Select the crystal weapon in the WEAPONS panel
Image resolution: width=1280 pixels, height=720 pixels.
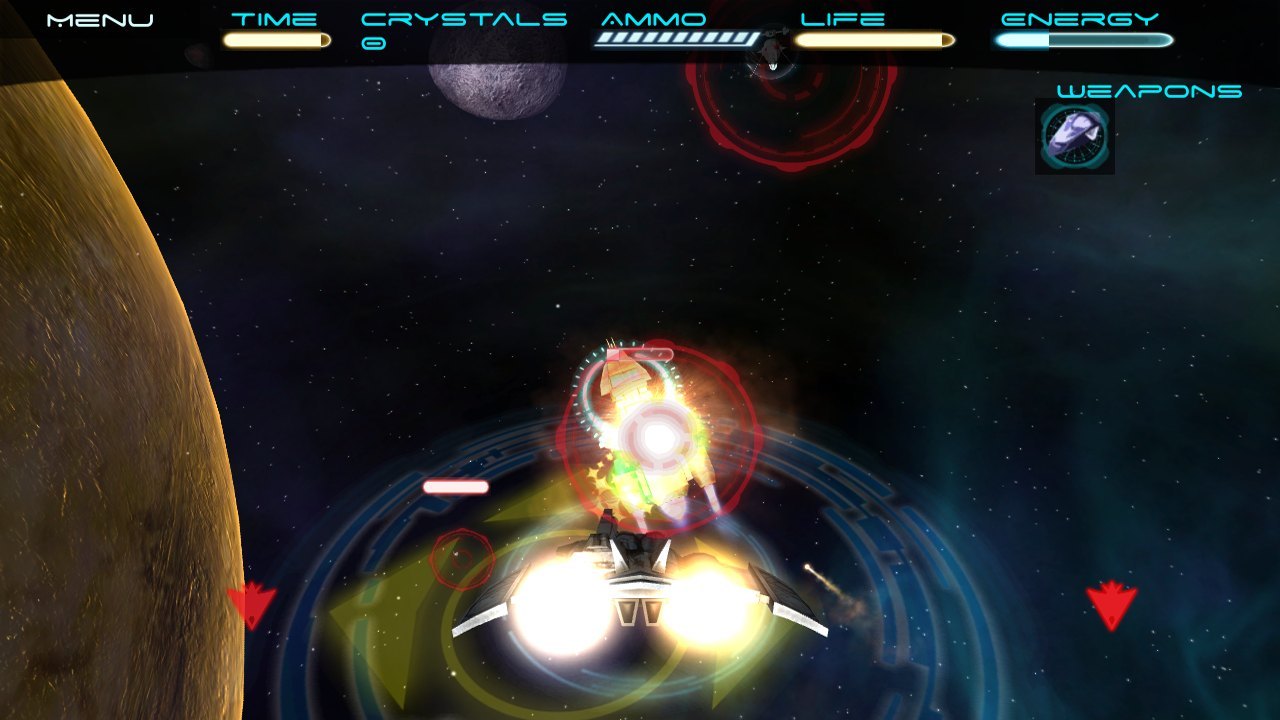tap(1074, 137)
